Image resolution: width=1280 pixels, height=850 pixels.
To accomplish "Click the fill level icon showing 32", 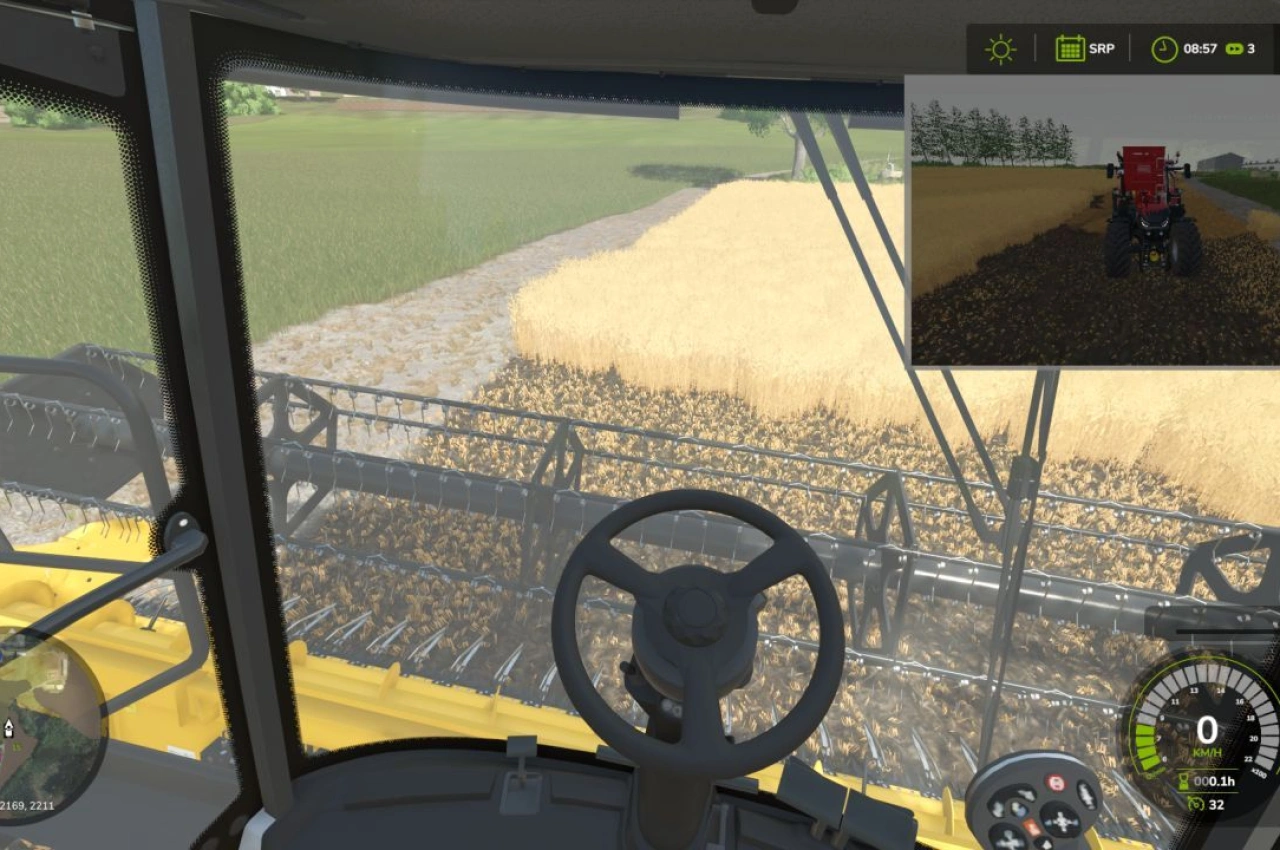I will [1196, 804].
